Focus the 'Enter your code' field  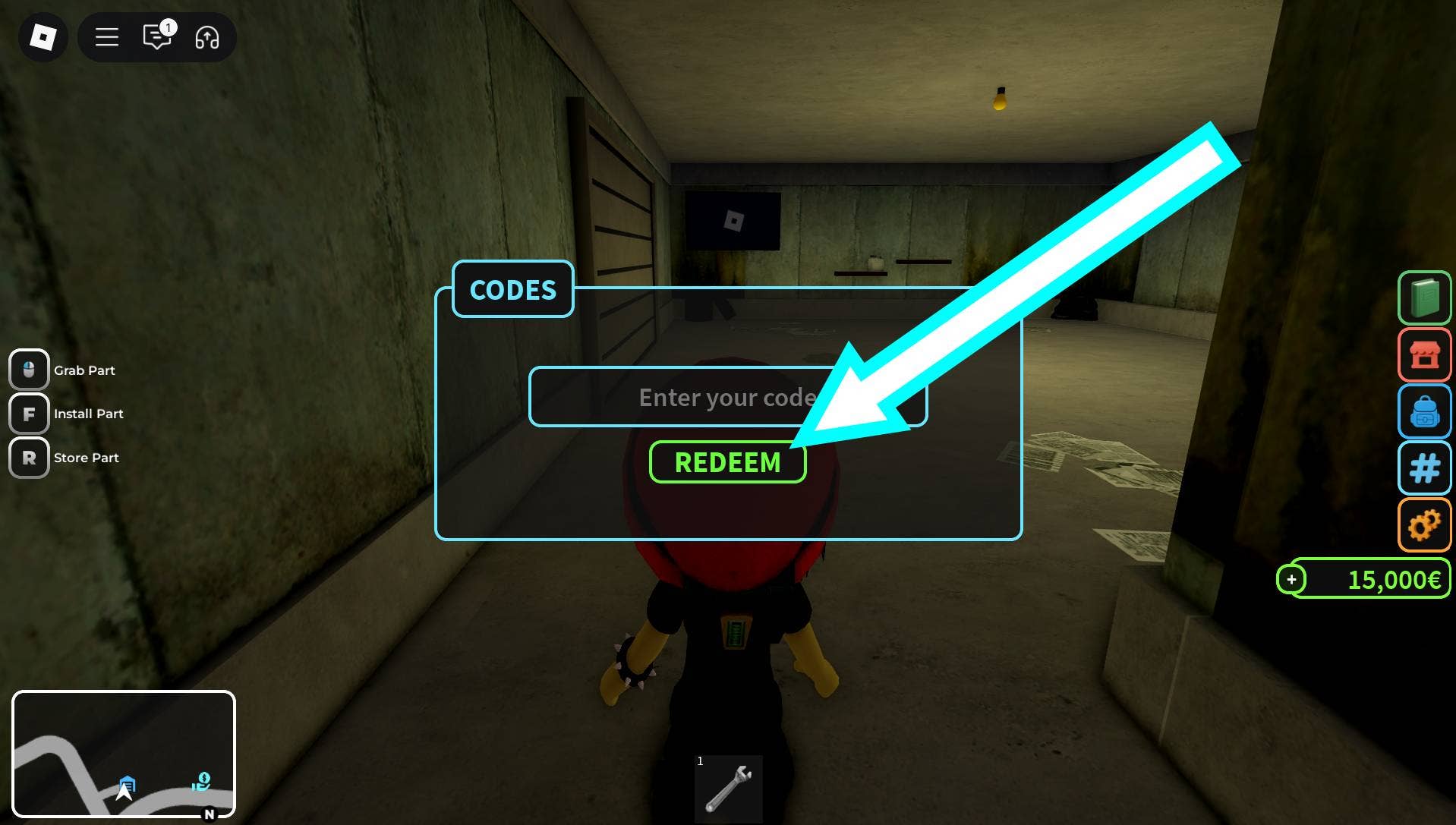(x=683, y=397)
